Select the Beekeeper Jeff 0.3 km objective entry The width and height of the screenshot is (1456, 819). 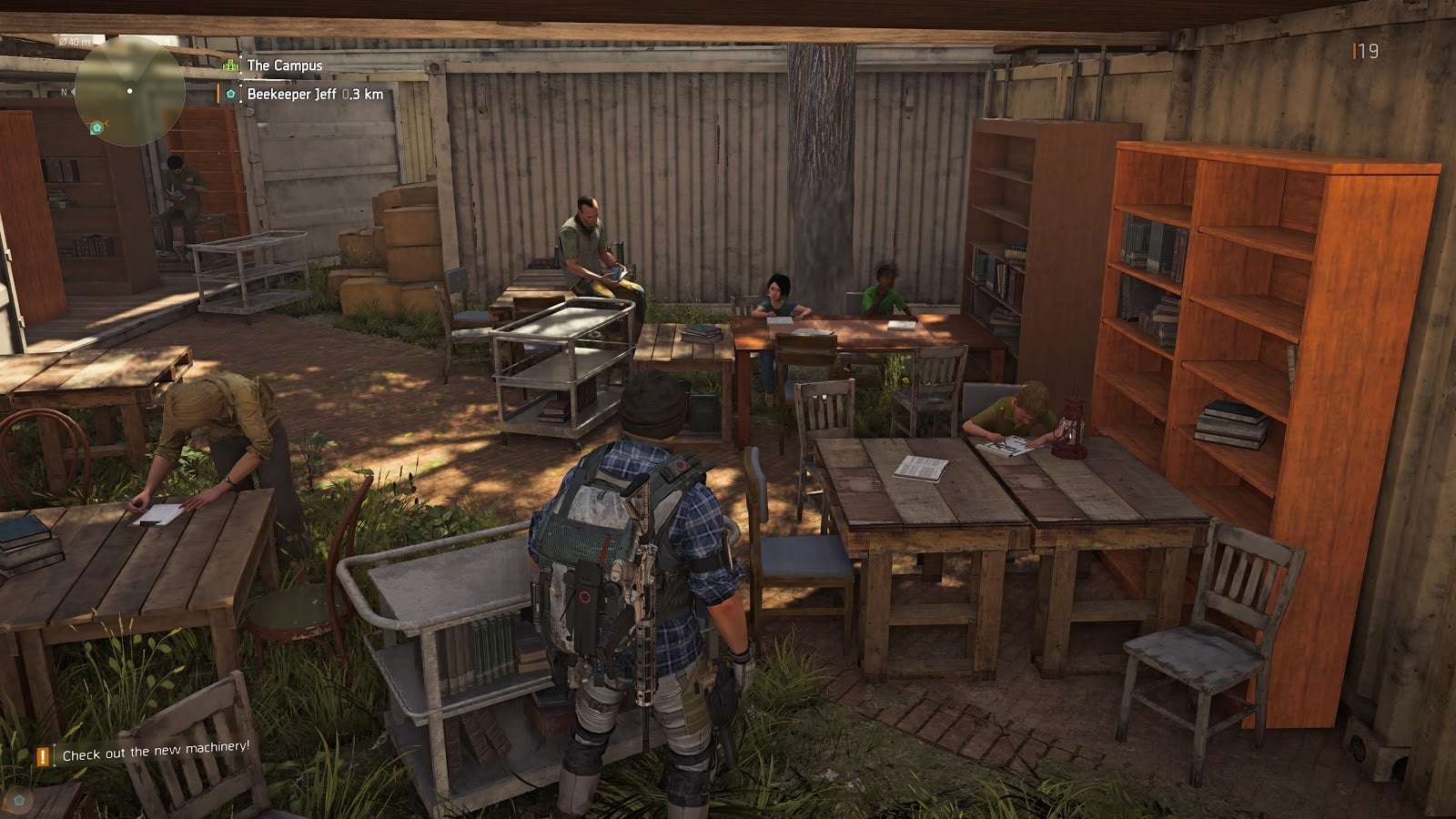pyautogui.click(x=309, y=94)
